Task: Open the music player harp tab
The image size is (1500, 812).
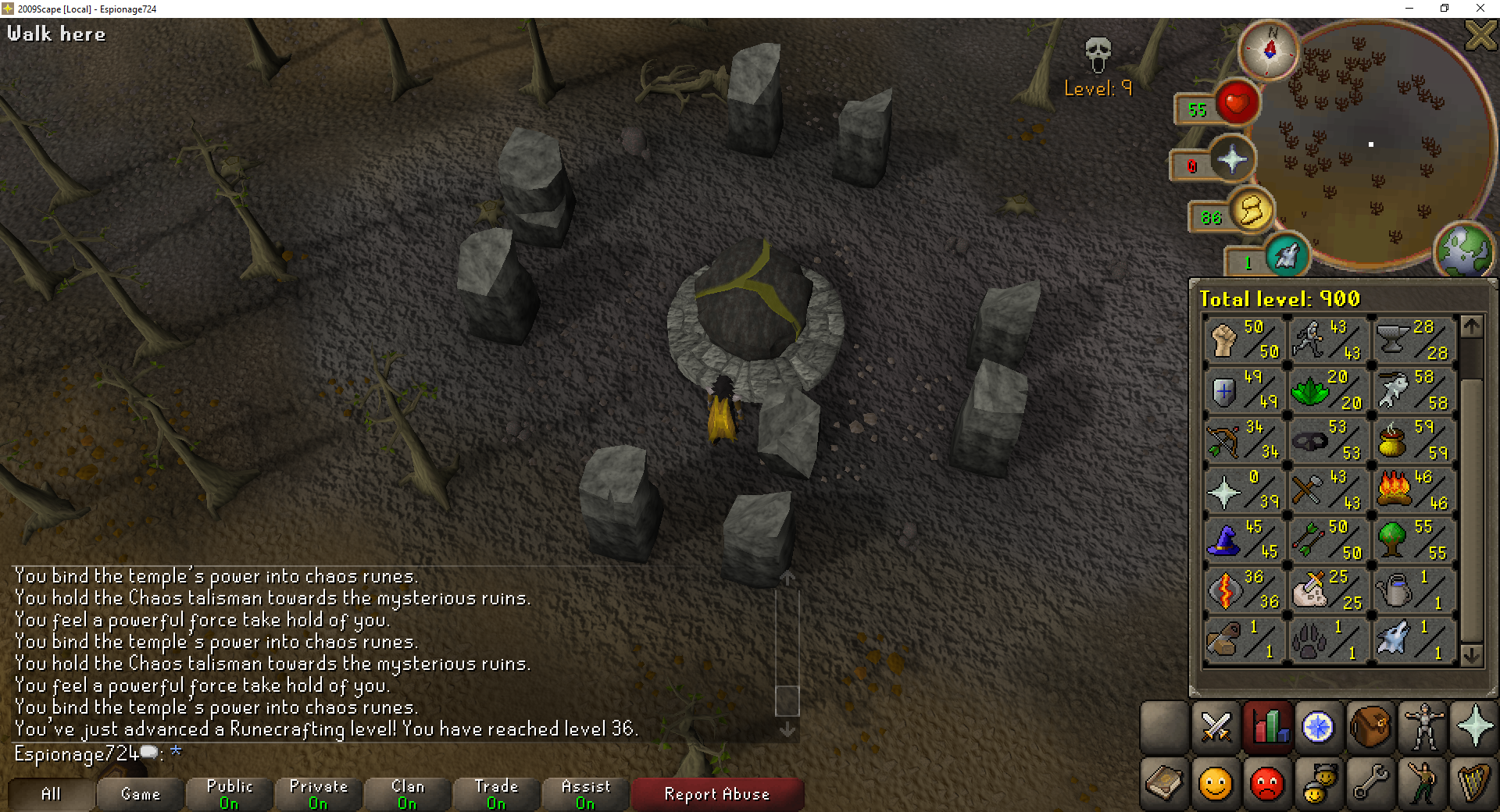Action: coord(1473,783)
